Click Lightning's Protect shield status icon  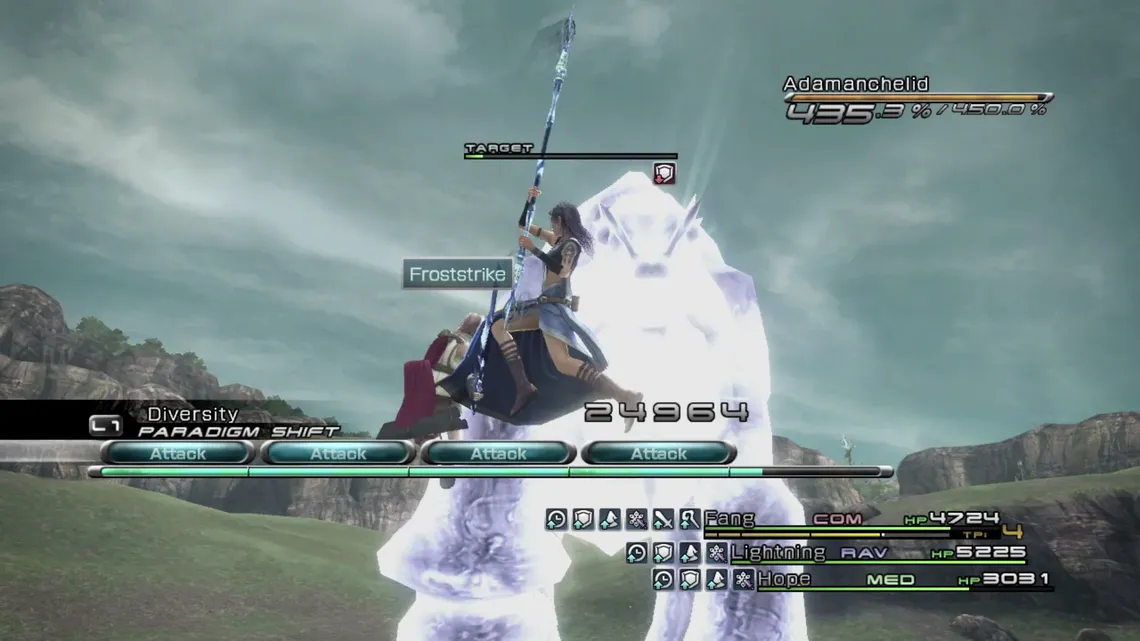click(663, 552)
